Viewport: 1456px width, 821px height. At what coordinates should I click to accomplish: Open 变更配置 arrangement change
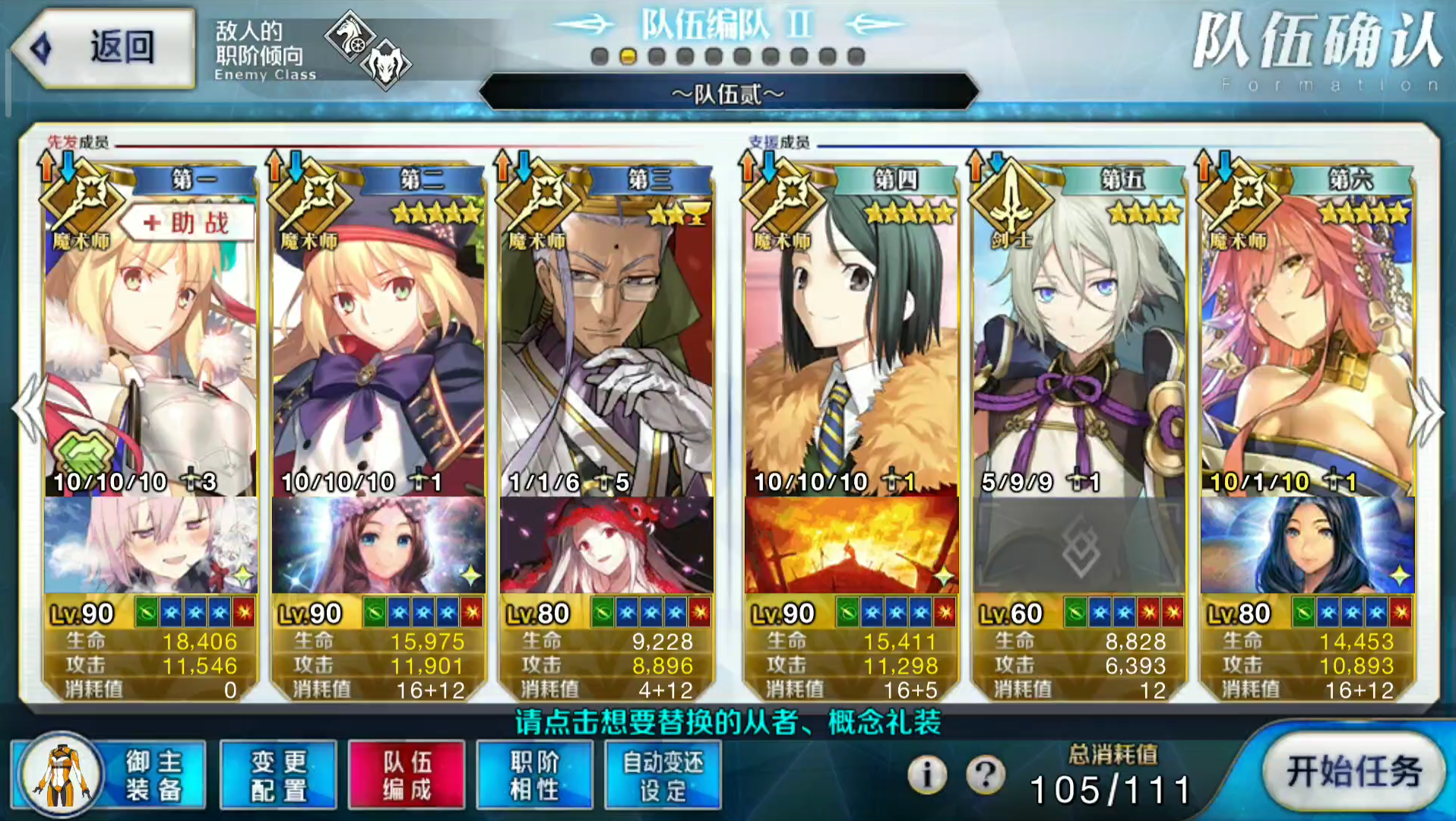[278, 775]
